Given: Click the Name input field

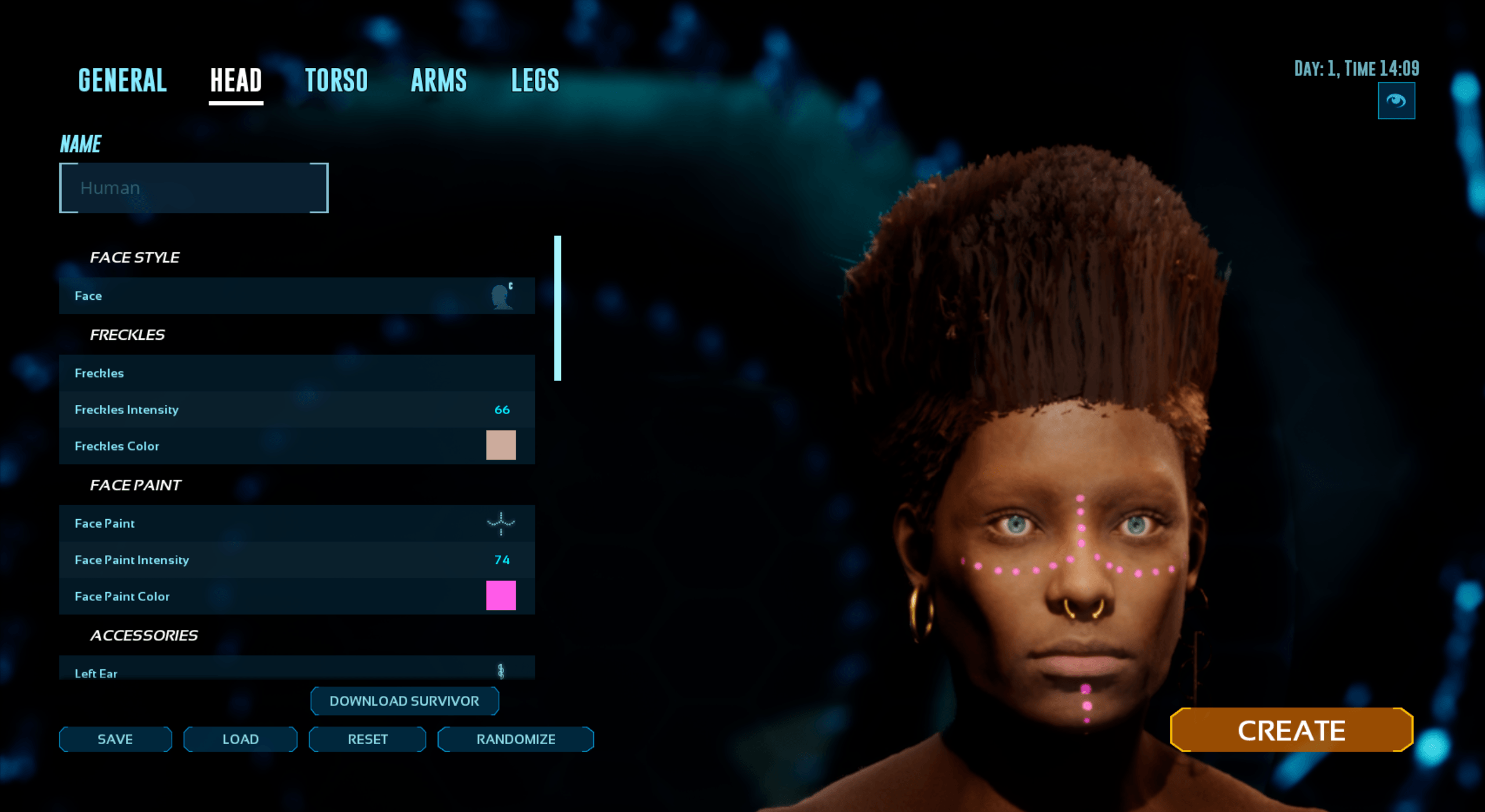Looking at the screenshot, I should pyautogui.click(x=193, y=187).
